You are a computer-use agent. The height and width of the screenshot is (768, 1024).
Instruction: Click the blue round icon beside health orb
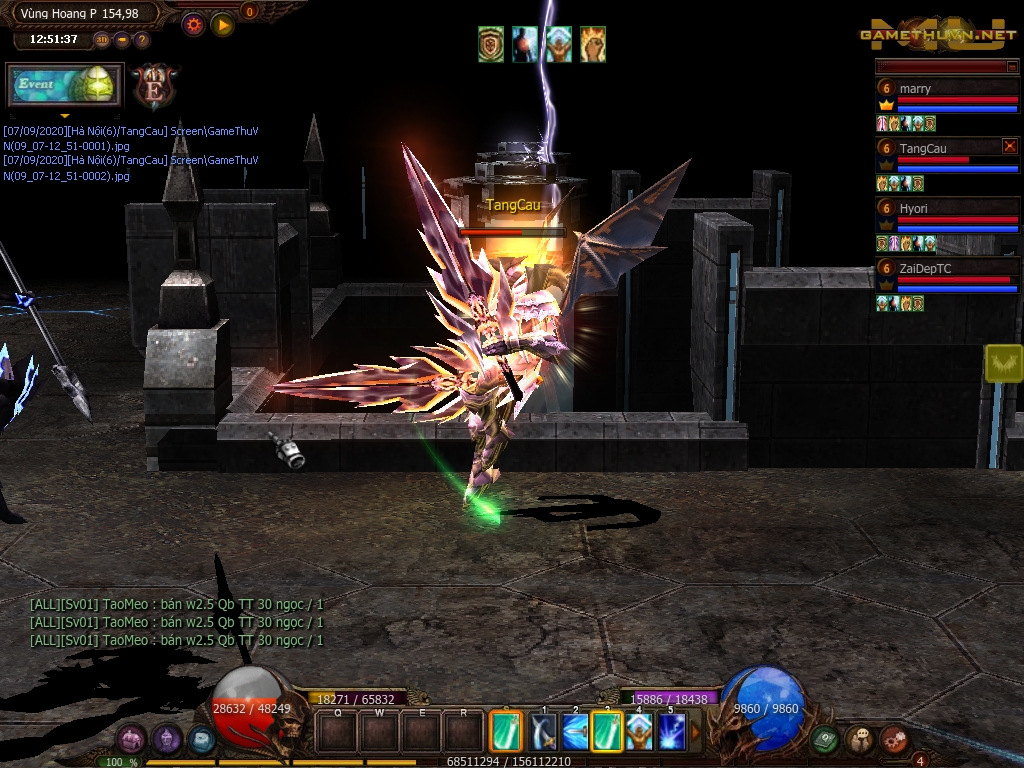[x=201, y=739]
